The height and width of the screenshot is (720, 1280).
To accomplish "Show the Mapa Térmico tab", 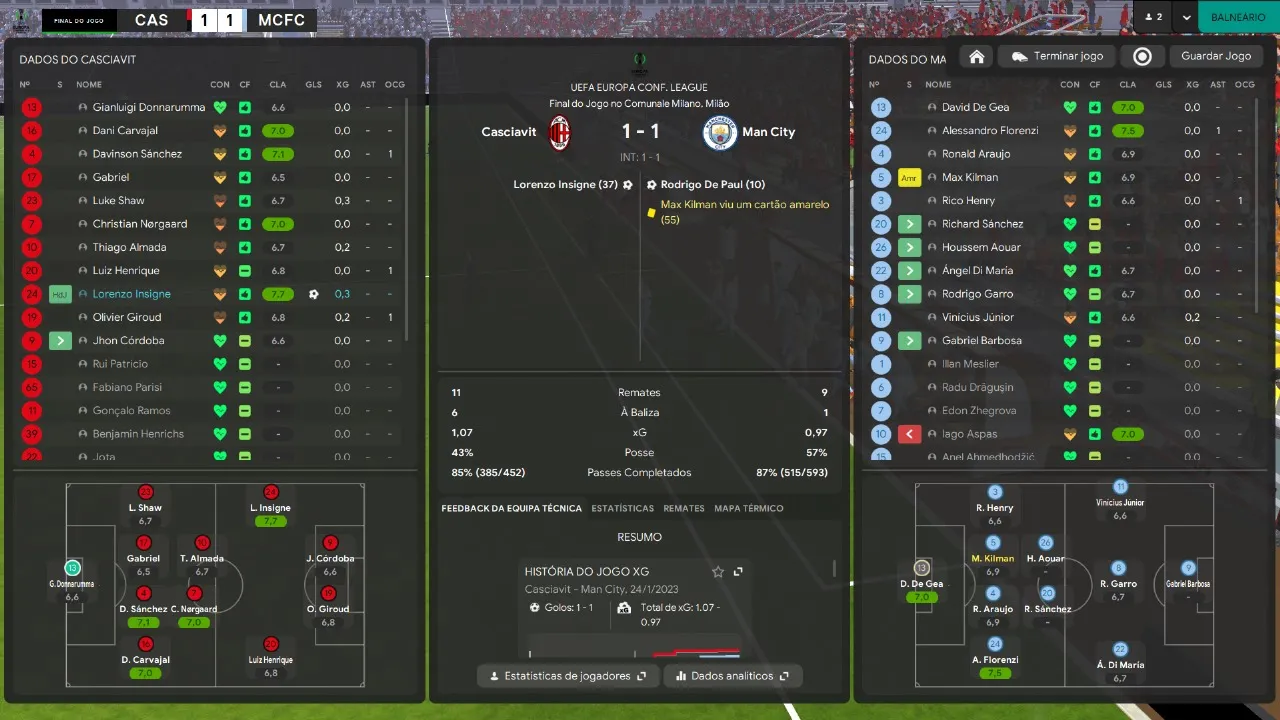I will [x=748, y=509].
